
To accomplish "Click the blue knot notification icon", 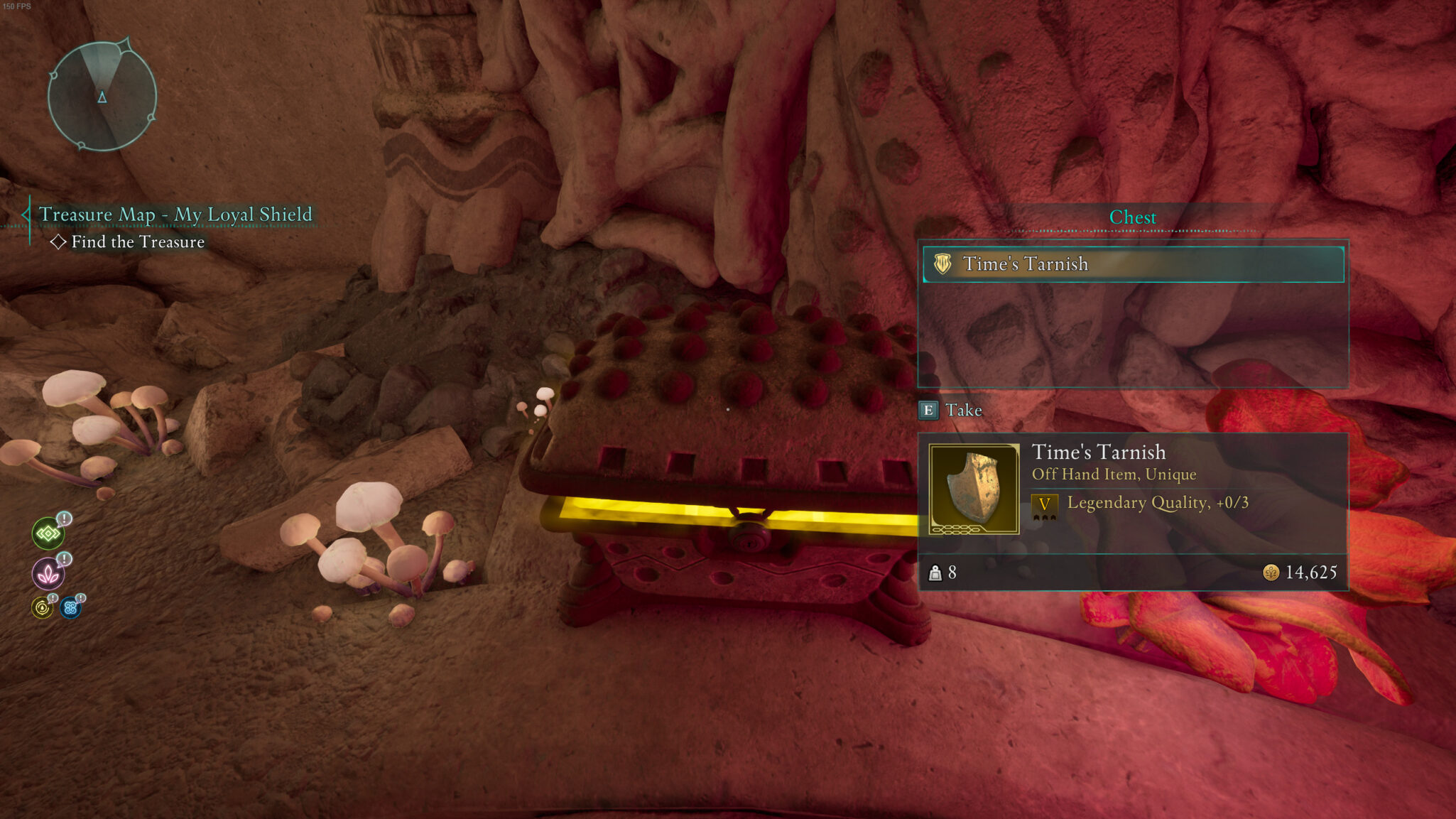I will tap(70, 608).
